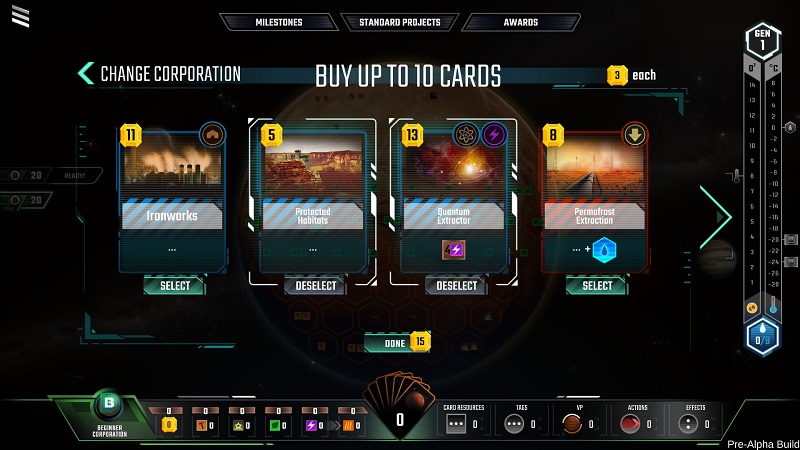
Task: Show next cards with right arrow
Action: [x=716, y=216]
